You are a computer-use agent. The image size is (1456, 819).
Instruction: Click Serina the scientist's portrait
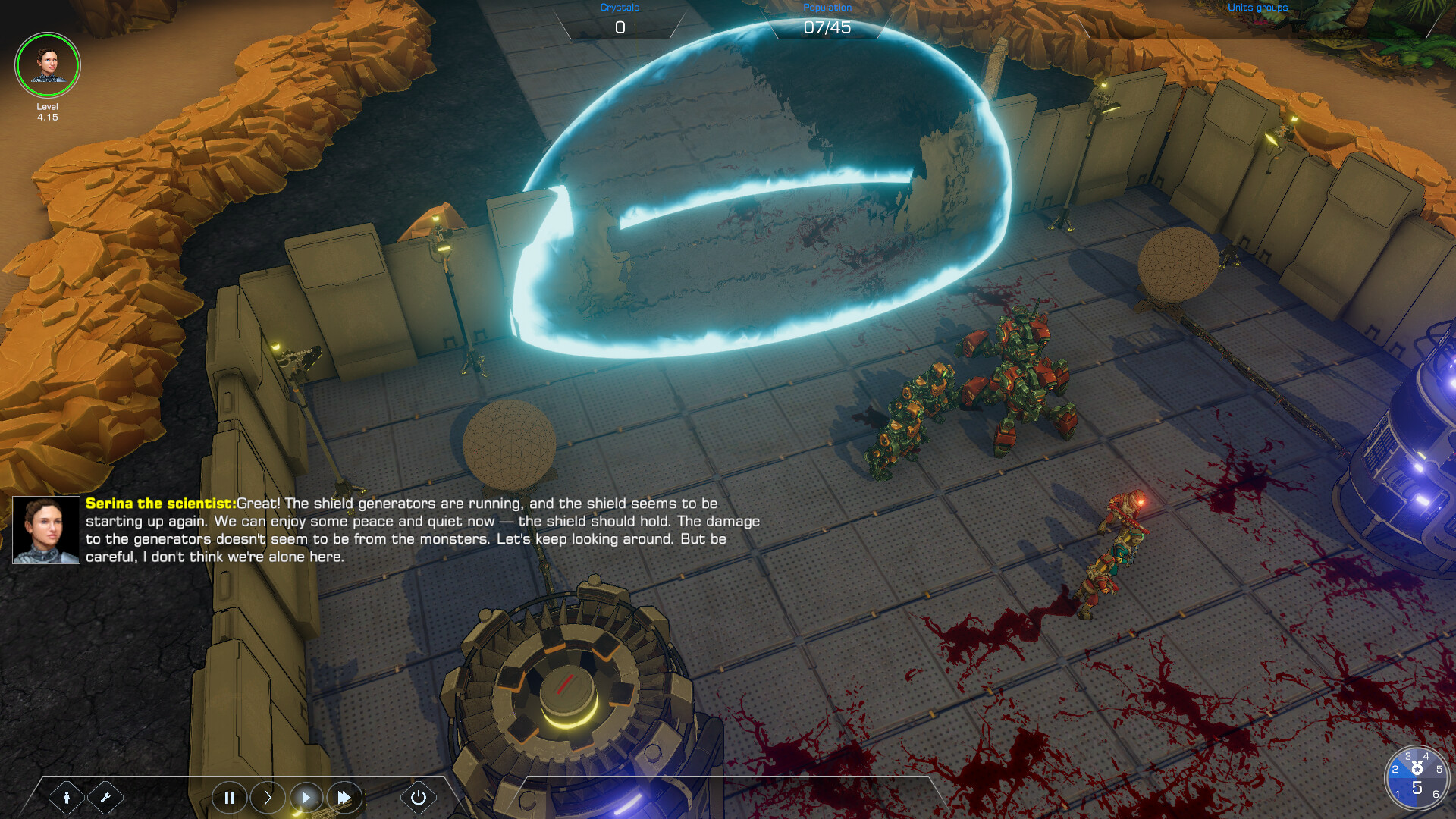[x=45, y=529]
